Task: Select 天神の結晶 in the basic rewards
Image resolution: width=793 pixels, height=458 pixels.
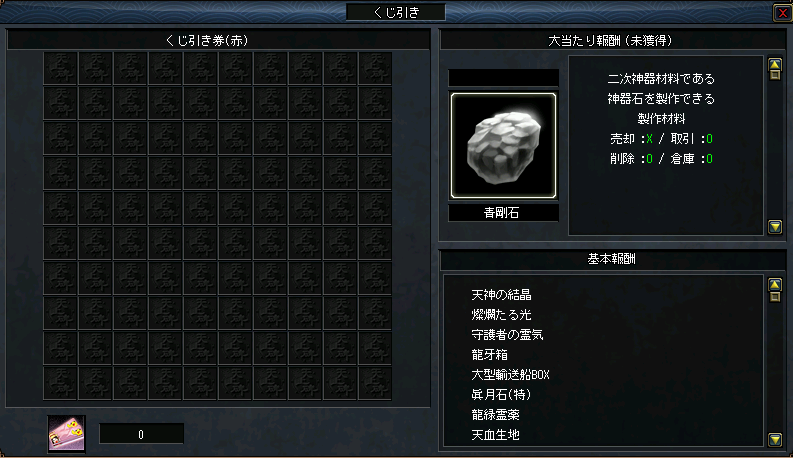Action: 501,294
